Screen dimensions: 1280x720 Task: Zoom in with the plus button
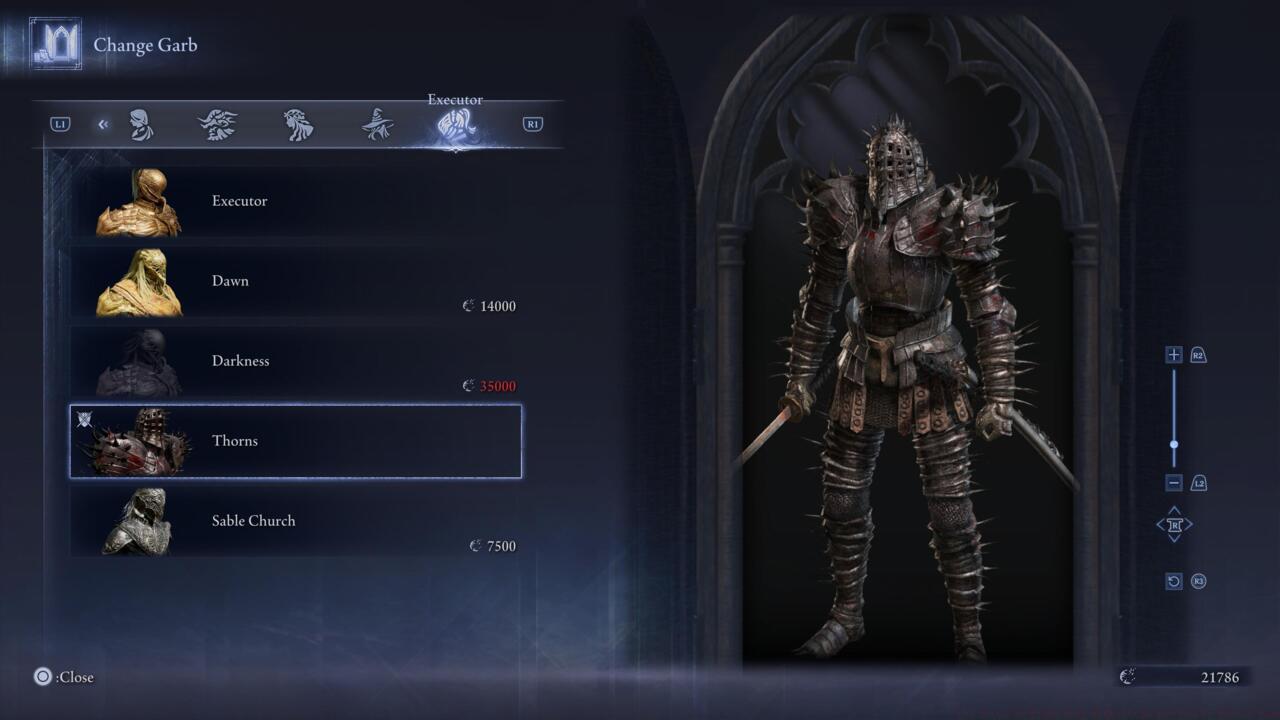(x=1174, y=355)
